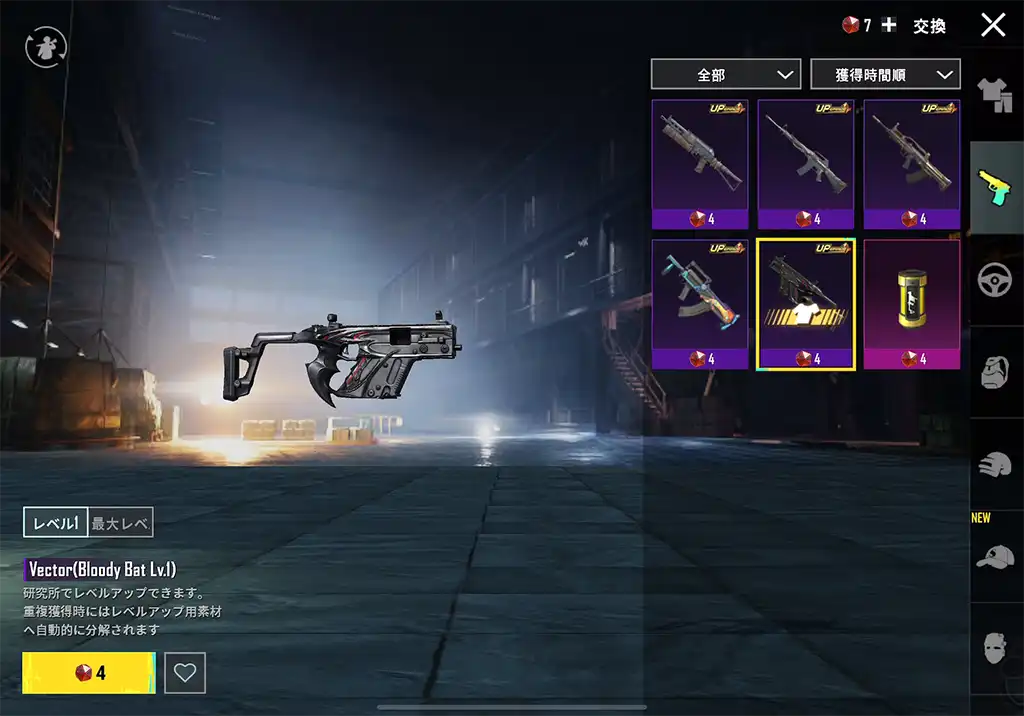The width and height of the screenshot is (1024, 716).
Task: Select the tan assault rifle skin tile
Action: pos(911,164)
